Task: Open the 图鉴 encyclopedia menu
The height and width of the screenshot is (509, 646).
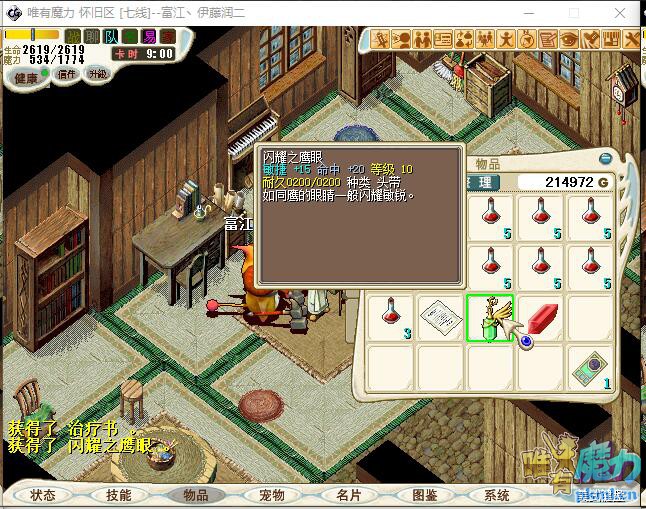Action: click(x=424, y=495)
